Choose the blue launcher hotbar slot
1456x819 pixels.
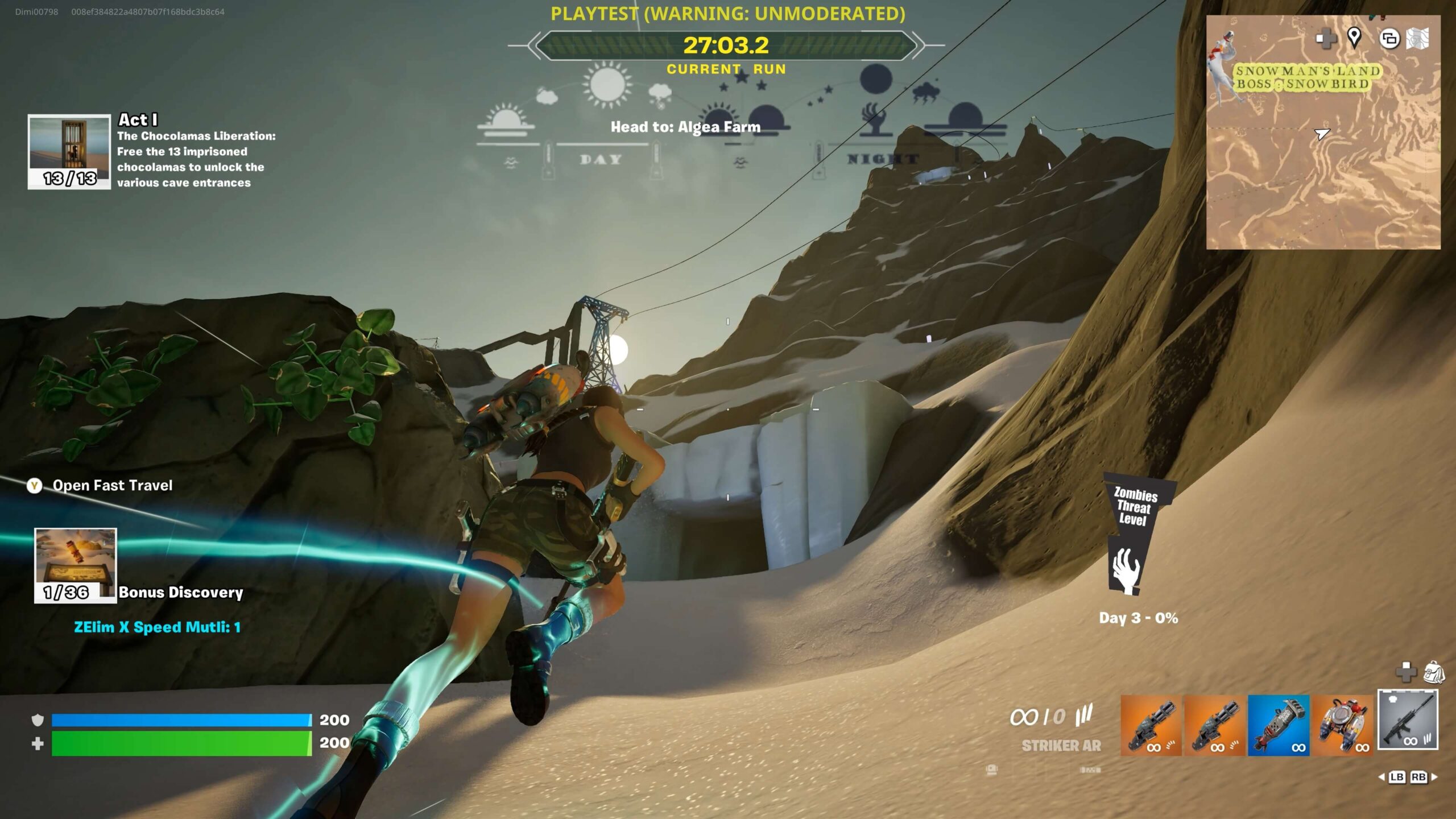1279,725
